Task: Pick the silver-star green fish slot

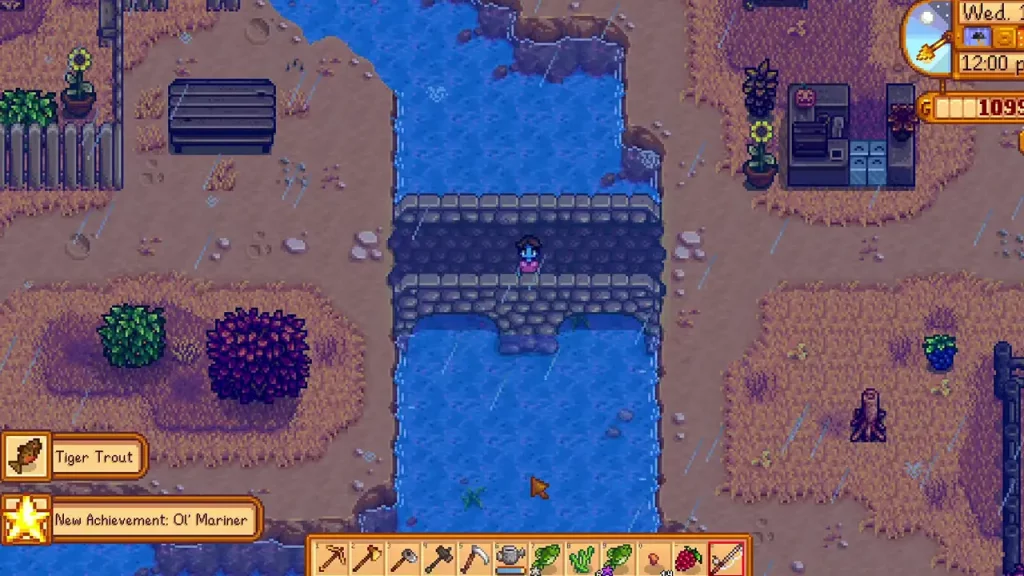Action: [547, 558]
